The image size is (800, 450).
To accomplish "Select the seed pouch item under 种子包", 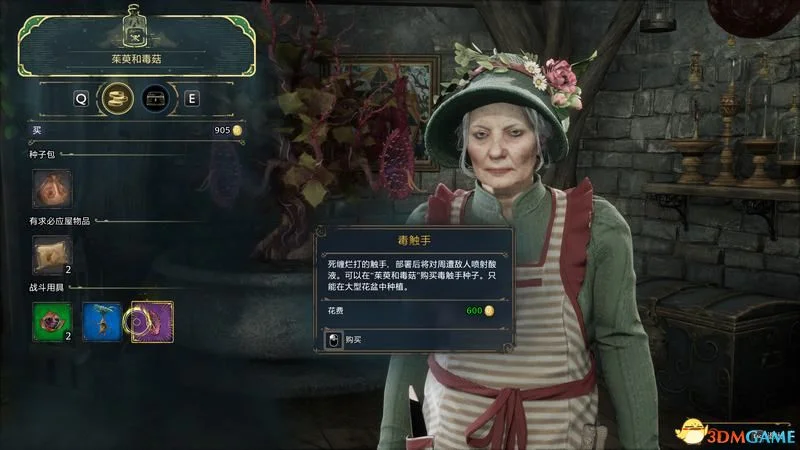I will 51,189.
